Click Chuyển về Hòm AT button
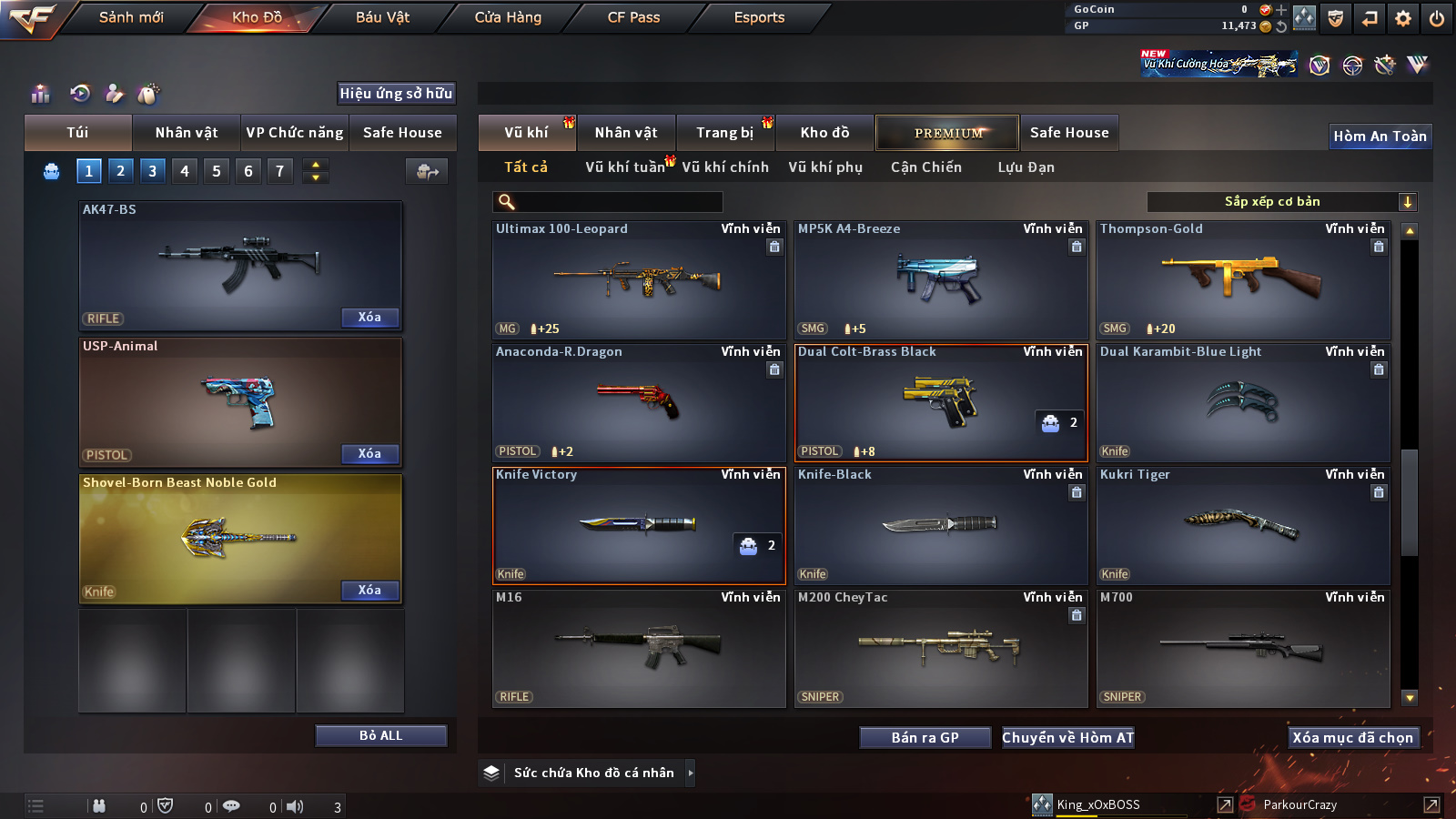The image size is (1456, 819). click(1067, 738)
